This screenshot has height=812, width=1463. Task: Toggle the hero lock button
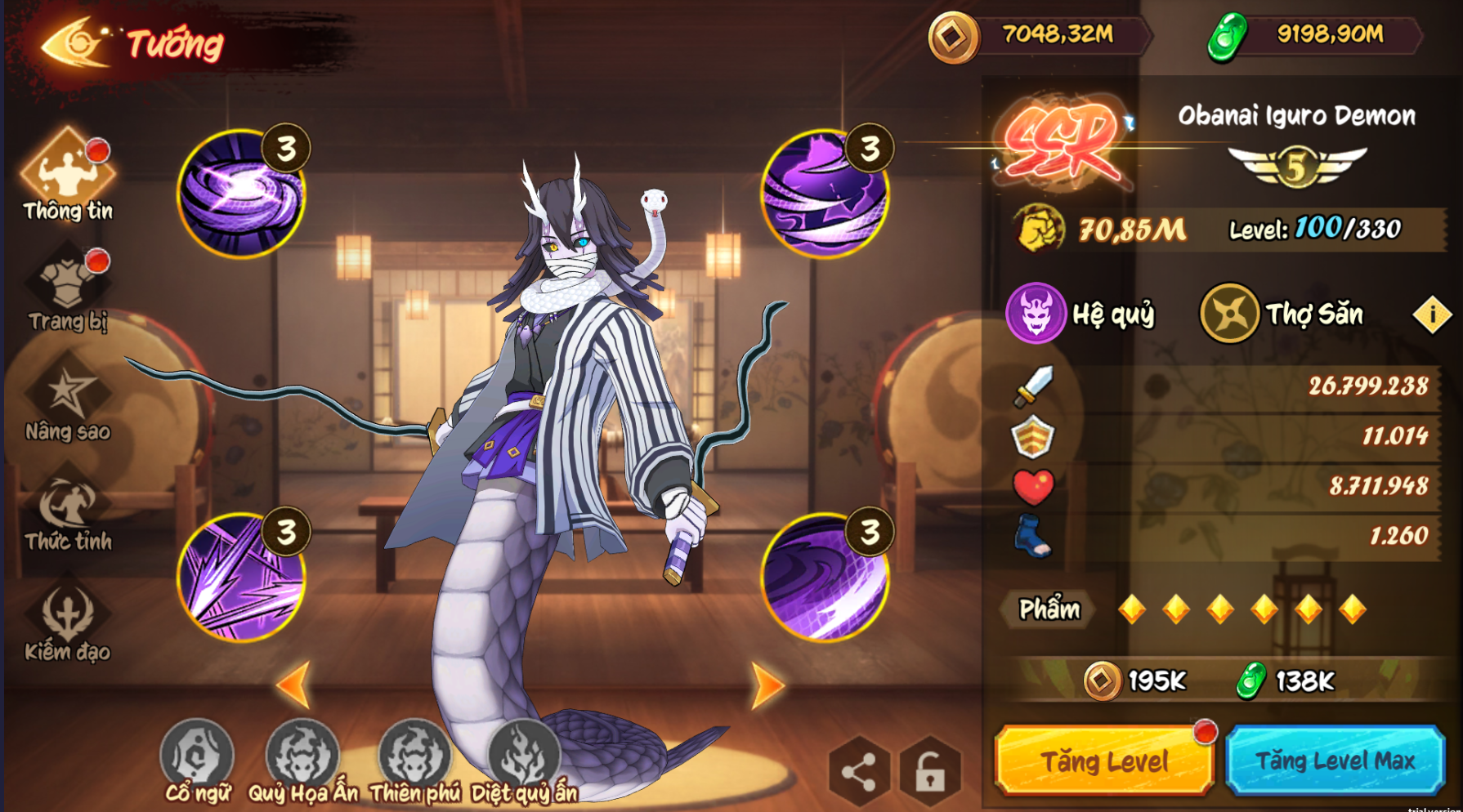[929, 772]
